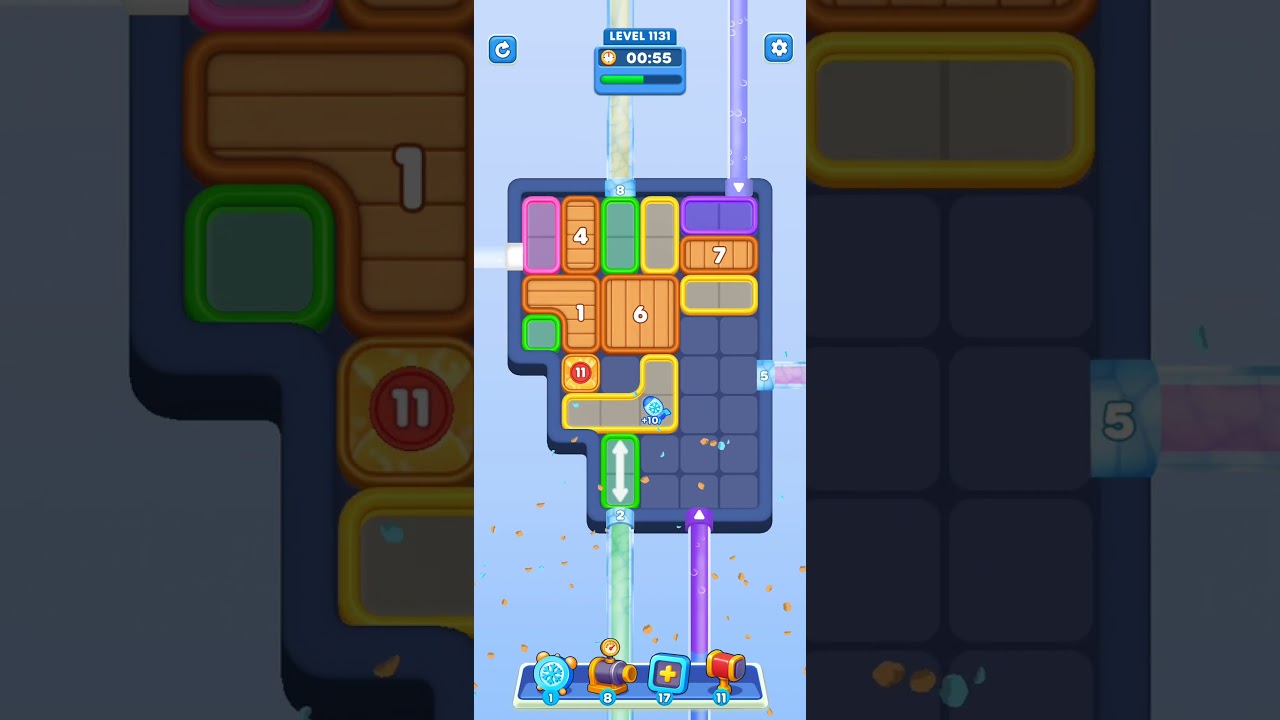Tap the Level 1131 badge

click(640, 36)
